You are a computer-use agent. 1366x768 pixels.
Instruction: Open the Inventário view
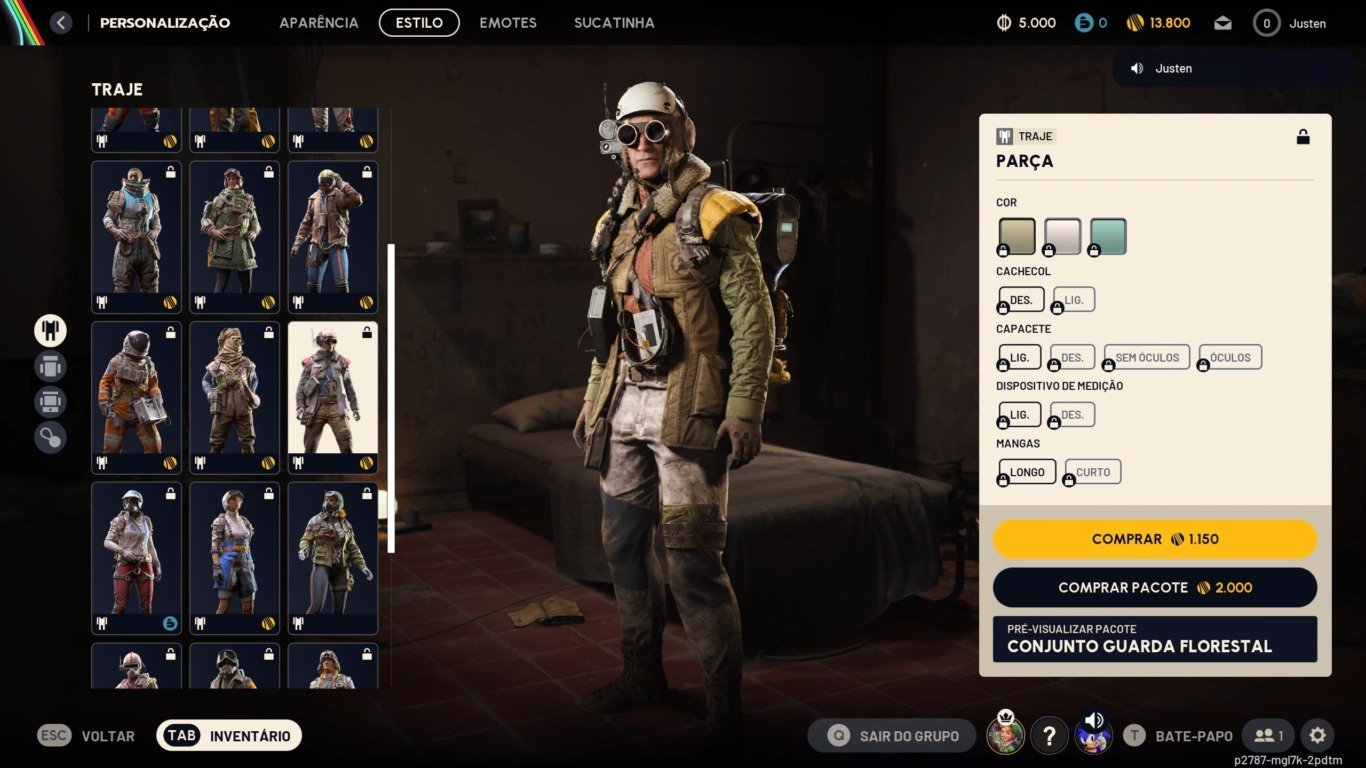click(229, 736)
